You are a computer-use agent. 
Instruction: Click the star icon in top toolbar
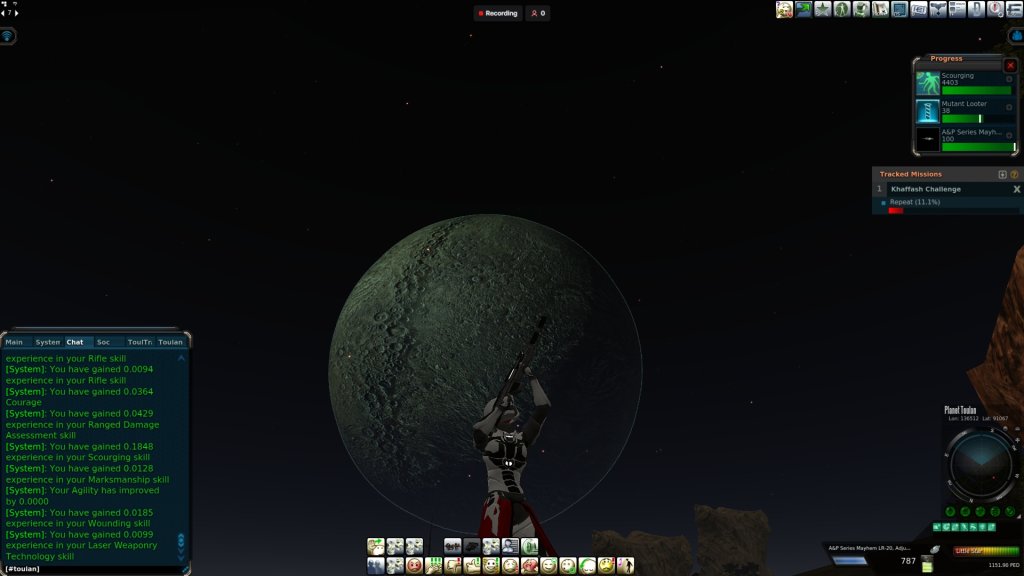[x=823, y=9]
